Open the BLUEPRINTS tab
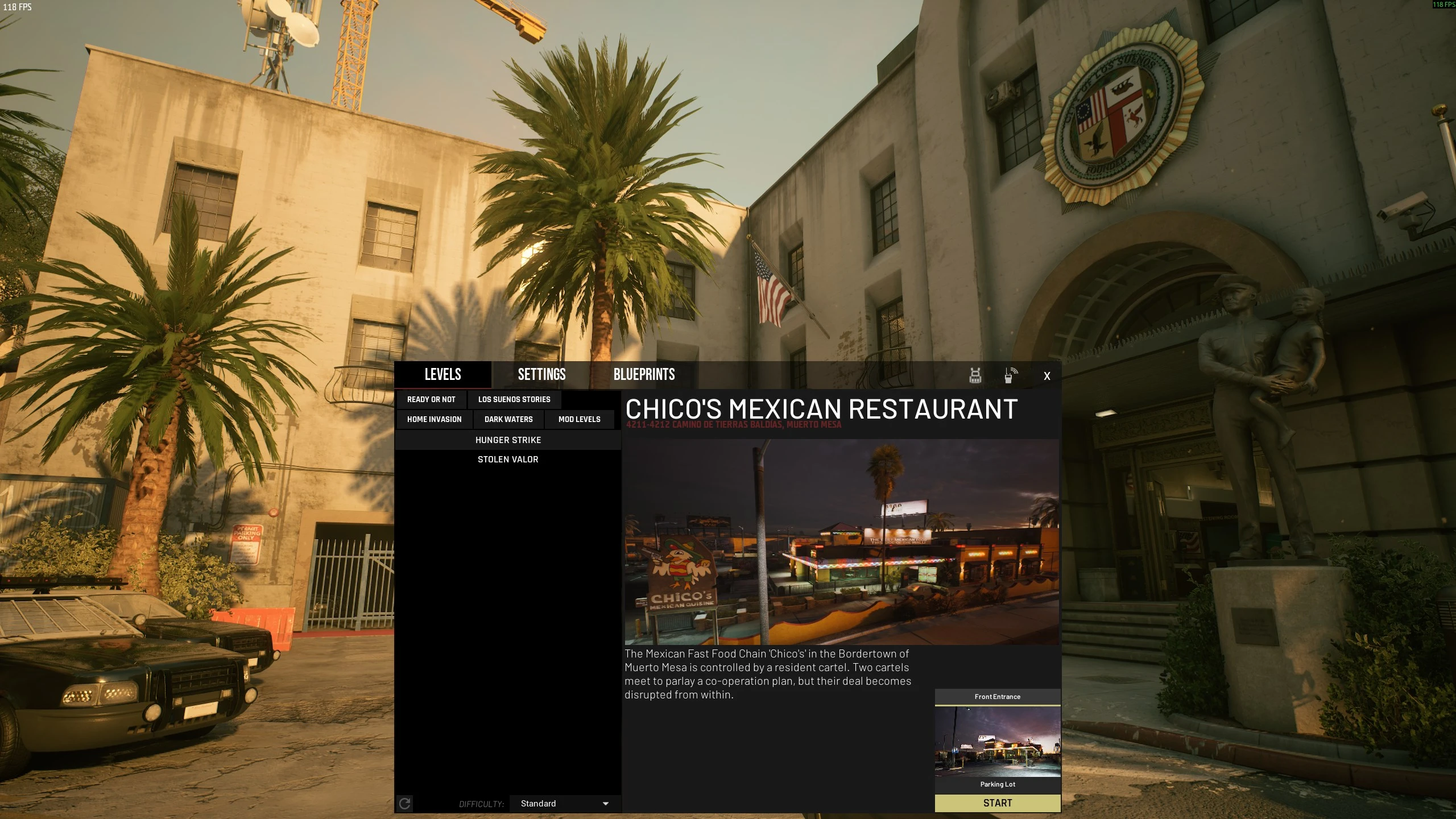The height and width of the screenshot is (819, 1456). point(644,374)
